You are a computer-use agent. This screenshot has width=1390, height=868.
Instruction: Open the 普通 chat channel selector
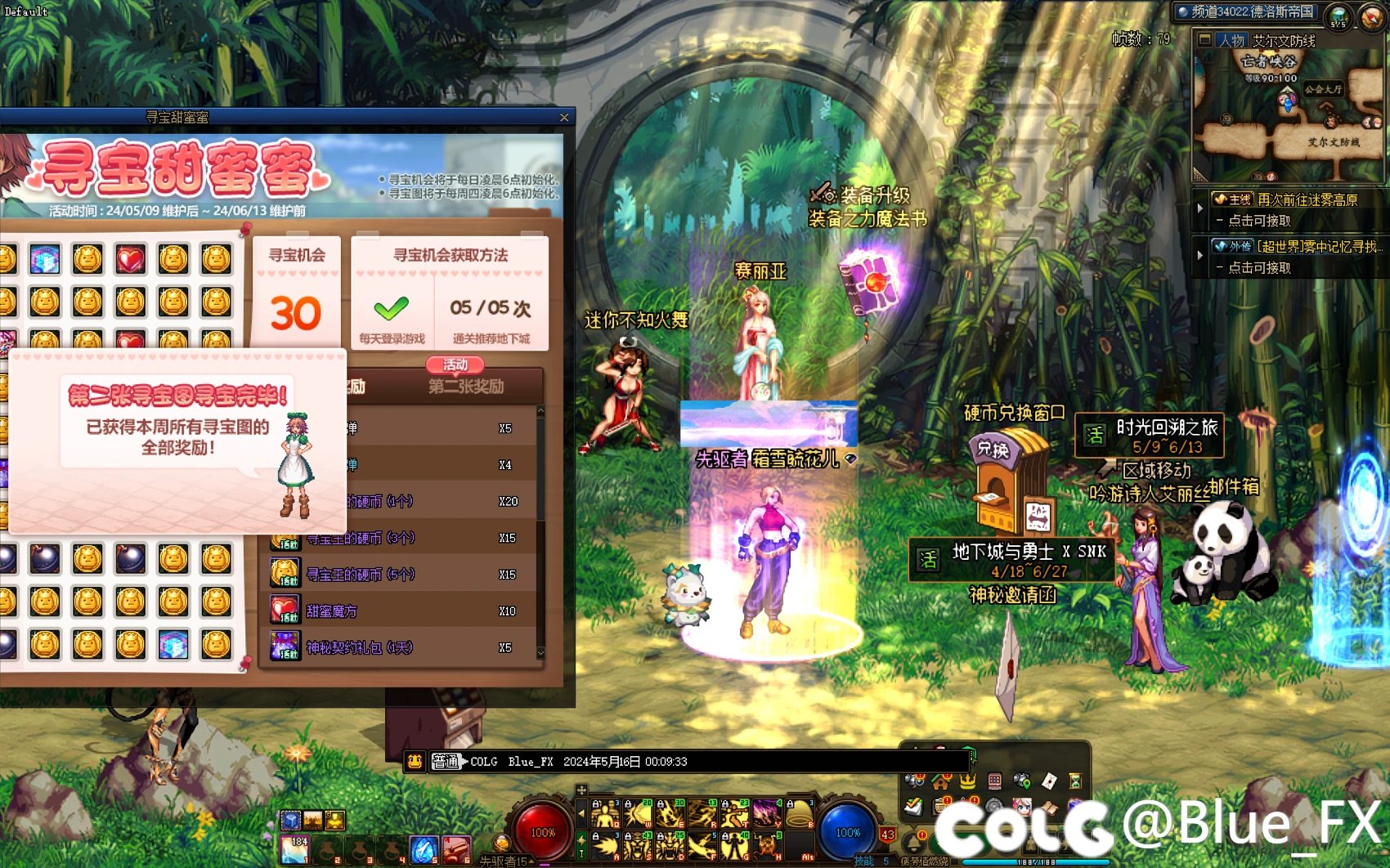[446, 762]
